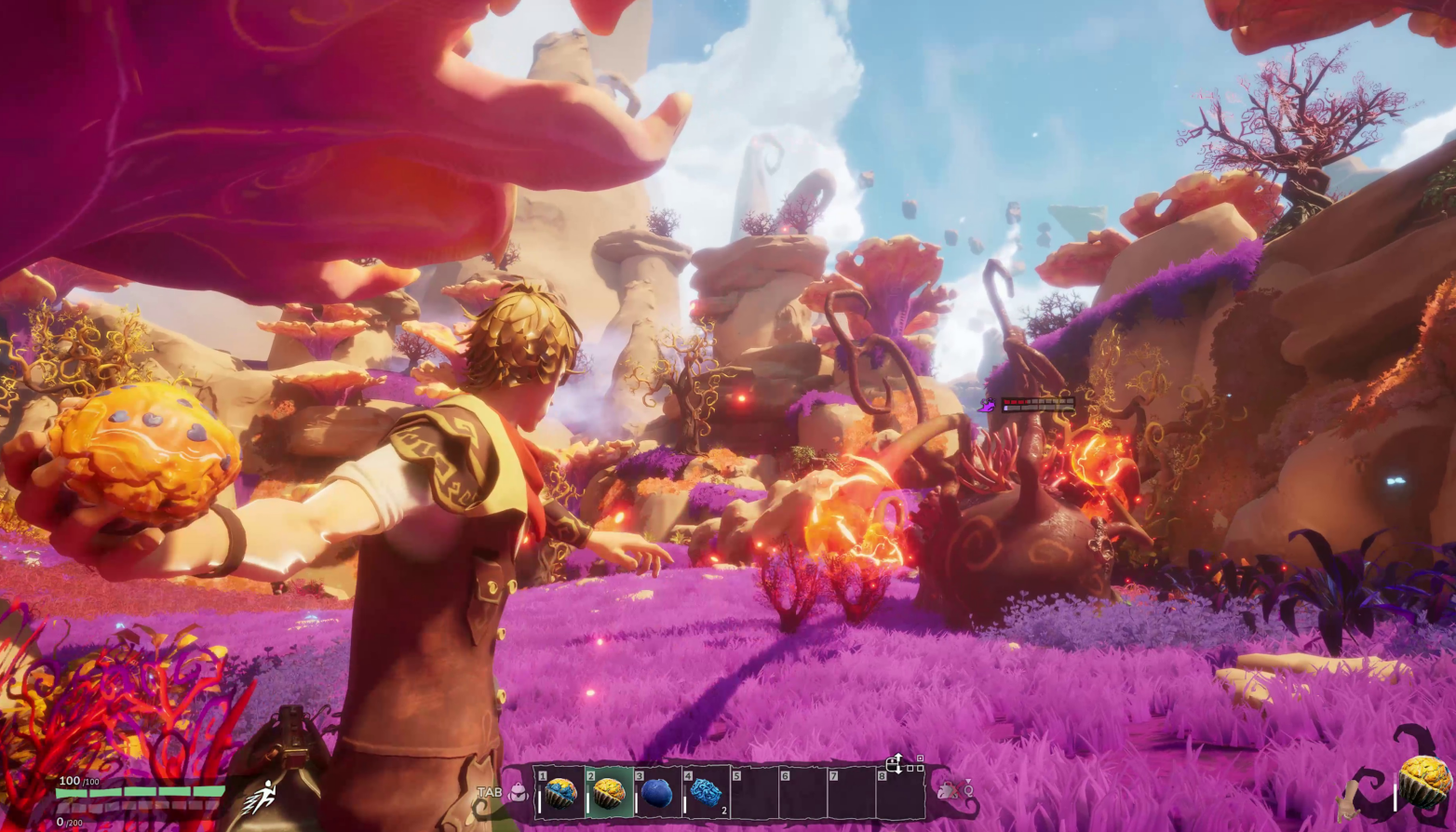Click the equipped orange pod icon in the corner
The width and height of the screenshot is (1456, 832).
(1424, 782)
